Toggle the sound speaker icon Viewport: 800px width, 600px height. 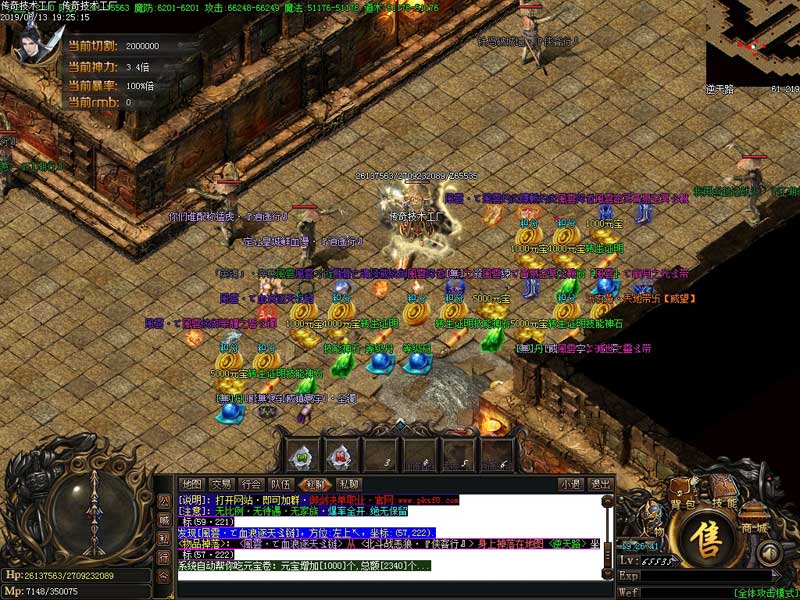769,553
